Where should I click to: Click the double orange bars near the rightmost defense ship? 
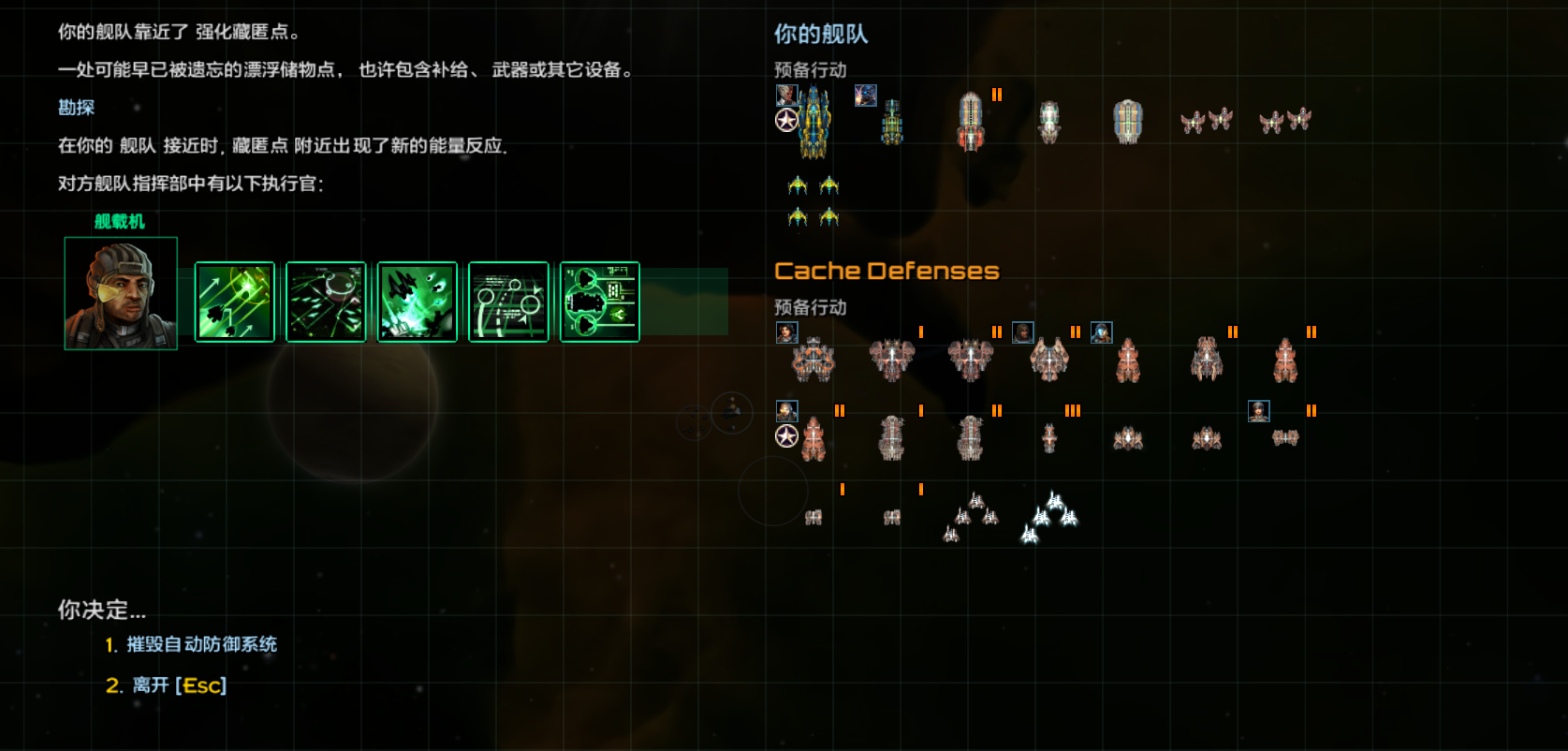[x=1311, y=330]
